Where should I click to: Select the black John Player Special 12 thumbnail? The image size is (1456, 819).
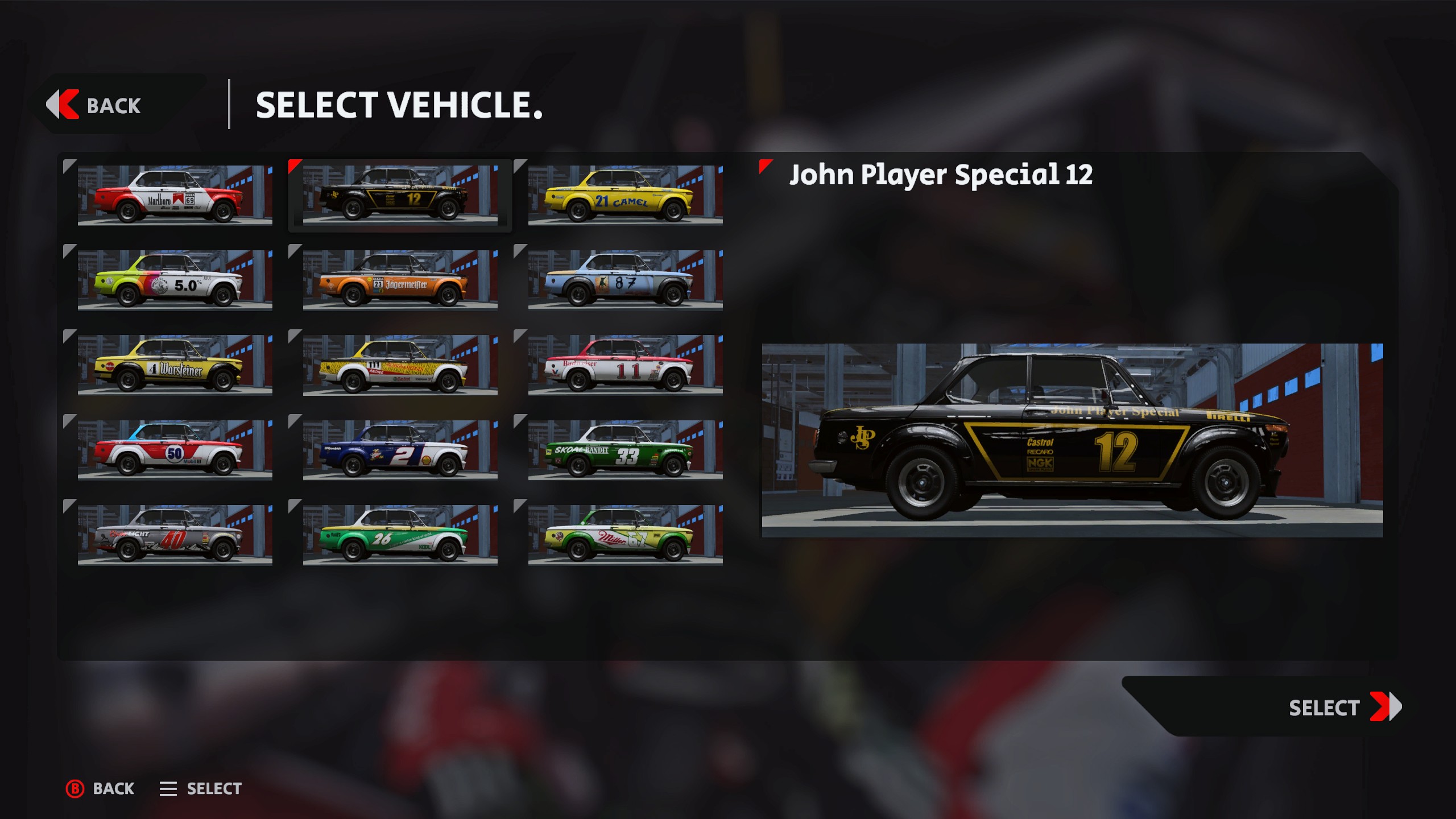[x=400, y=196]
